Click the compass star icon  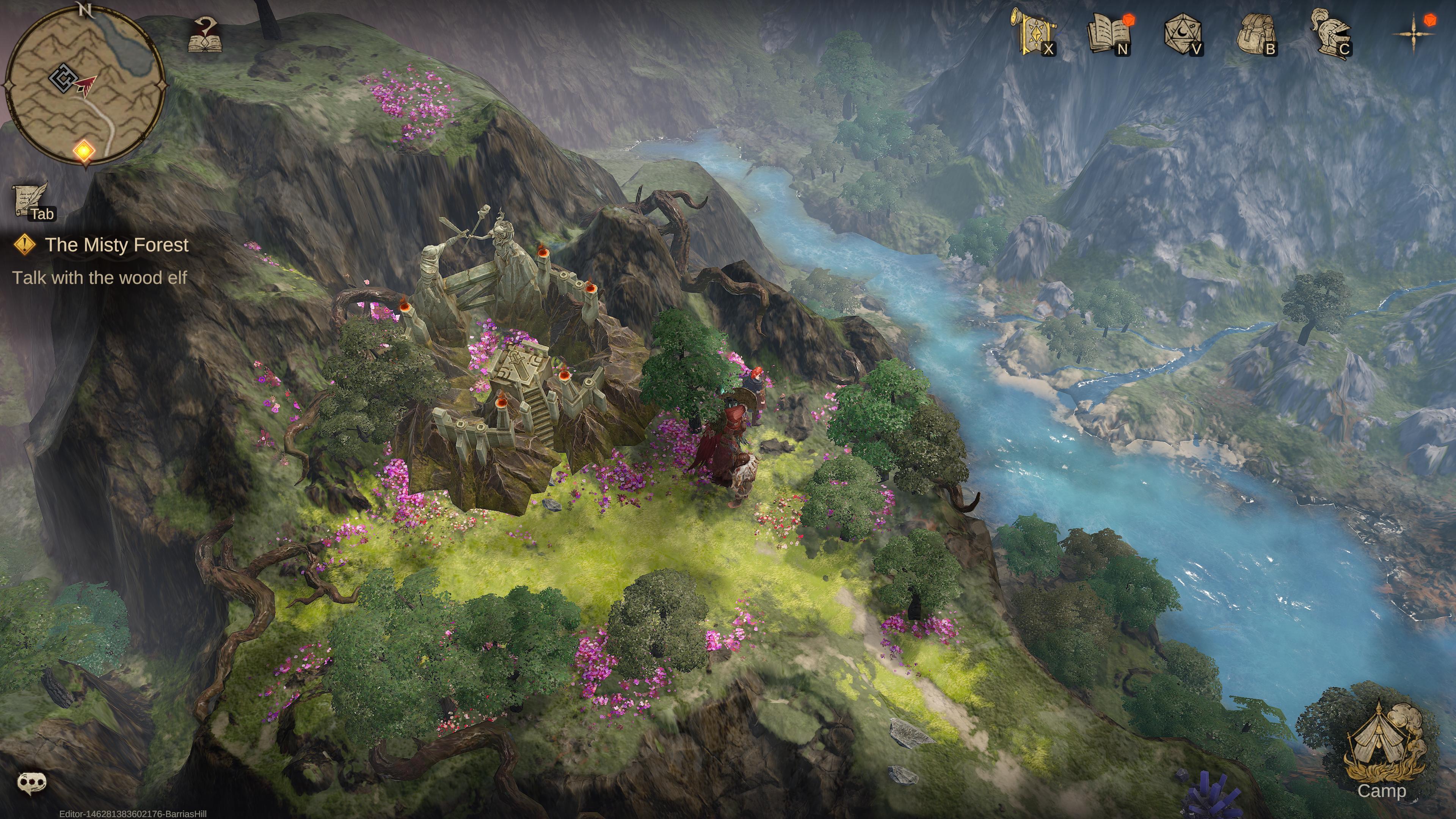click(x=1413, y=33)
